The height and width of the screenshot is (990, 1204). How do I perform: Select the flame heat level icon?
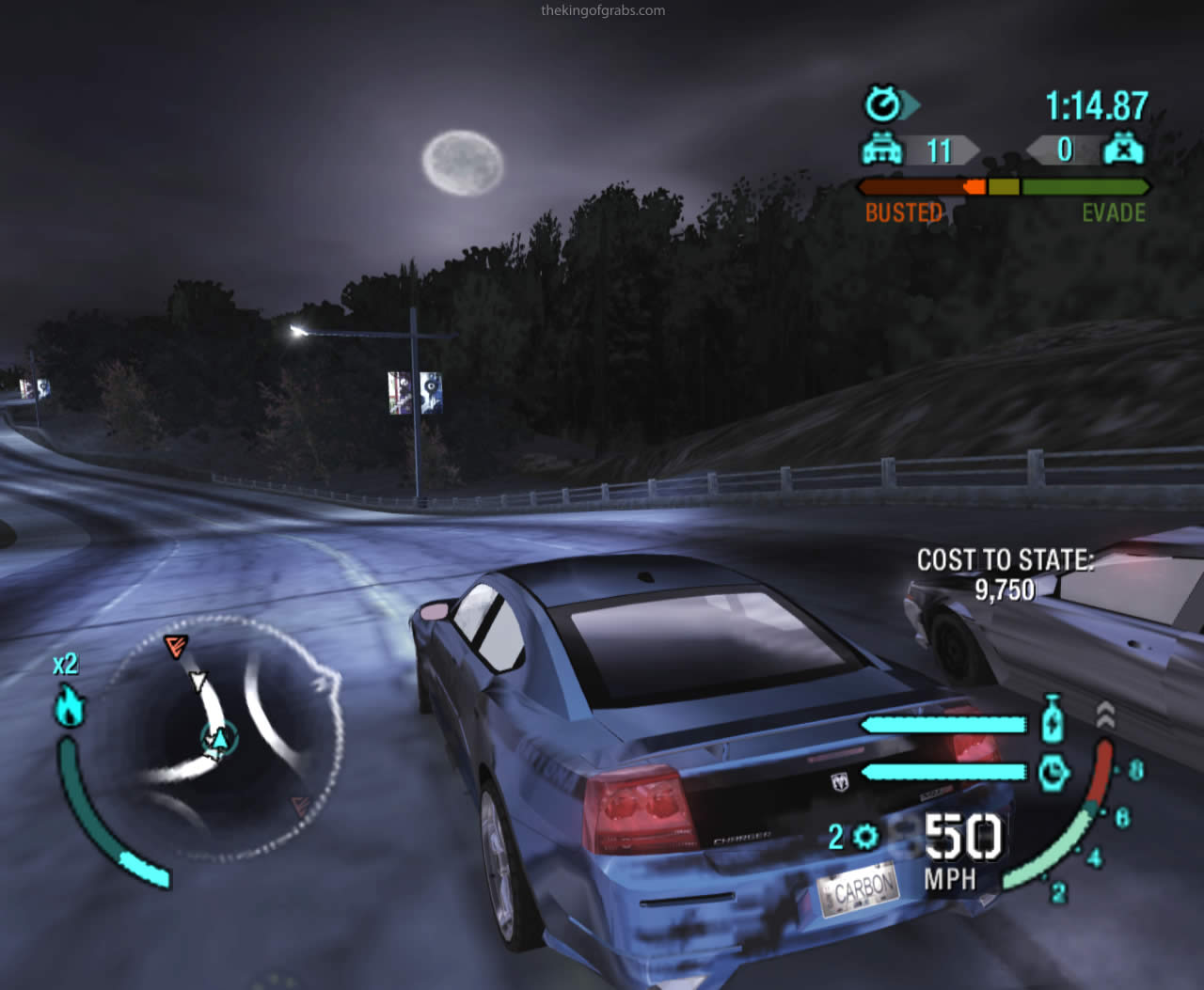(x=69, y=705)
